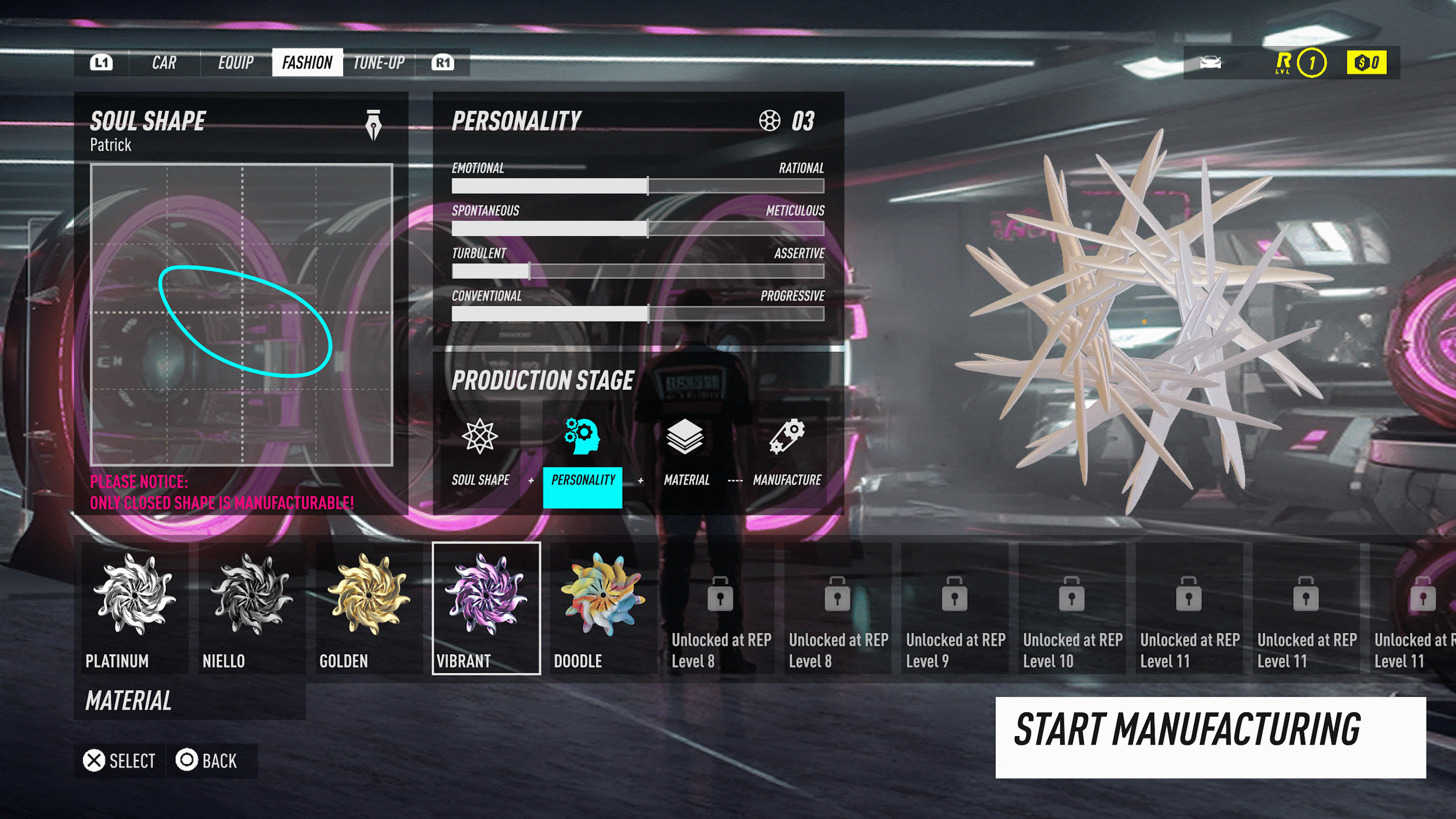
Task: Select the Golden material
Action: tap(369, 608)
